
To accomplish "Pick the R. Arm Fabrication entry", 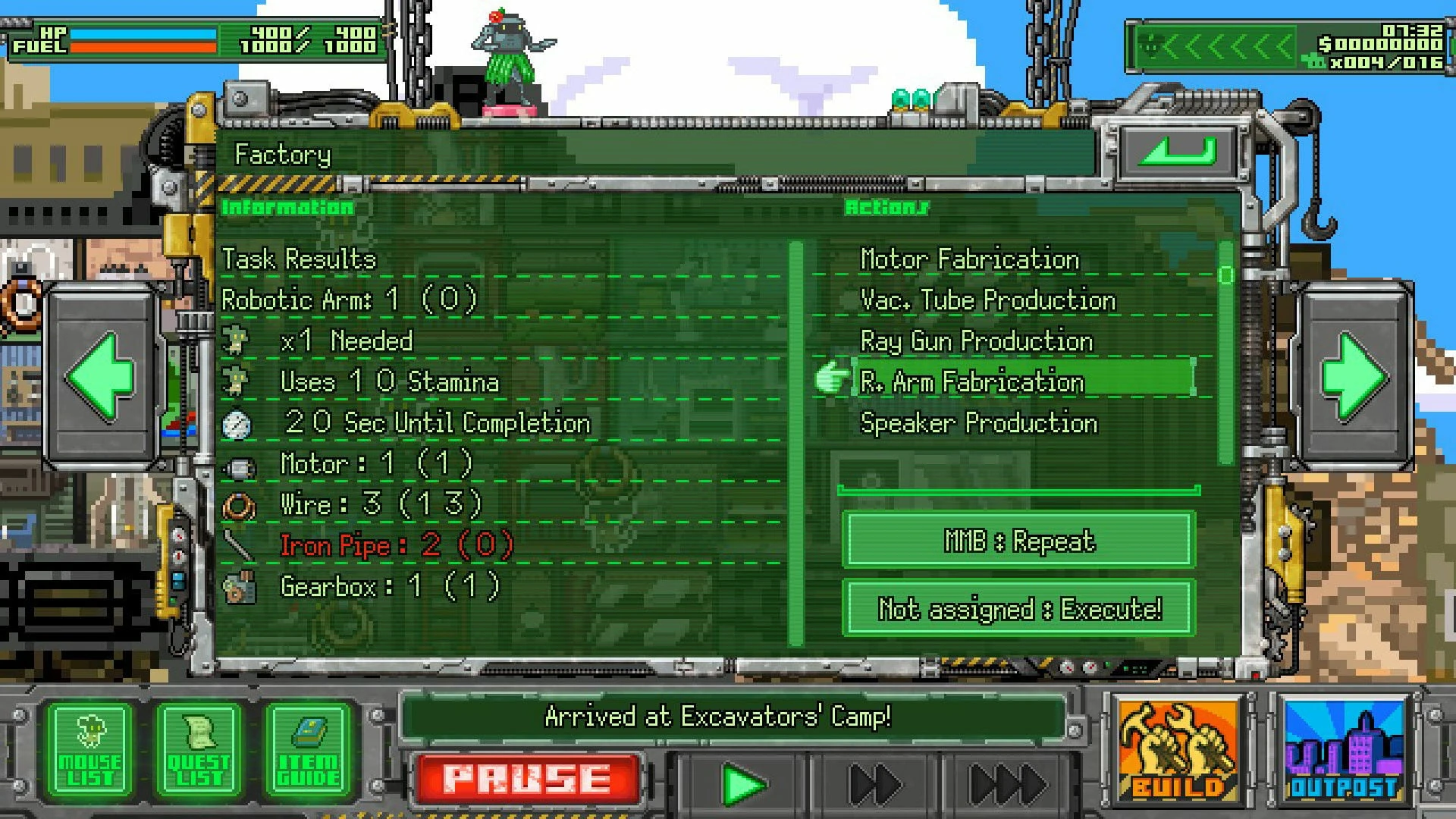I will coord(972,381).
